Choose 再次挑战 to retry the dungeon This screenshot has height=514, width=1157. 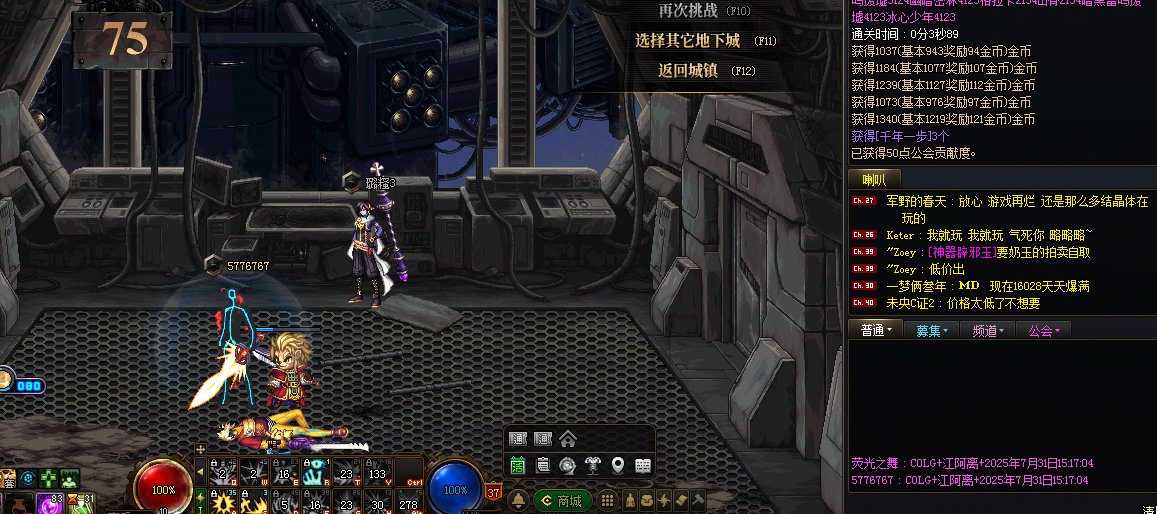[688, 11]
